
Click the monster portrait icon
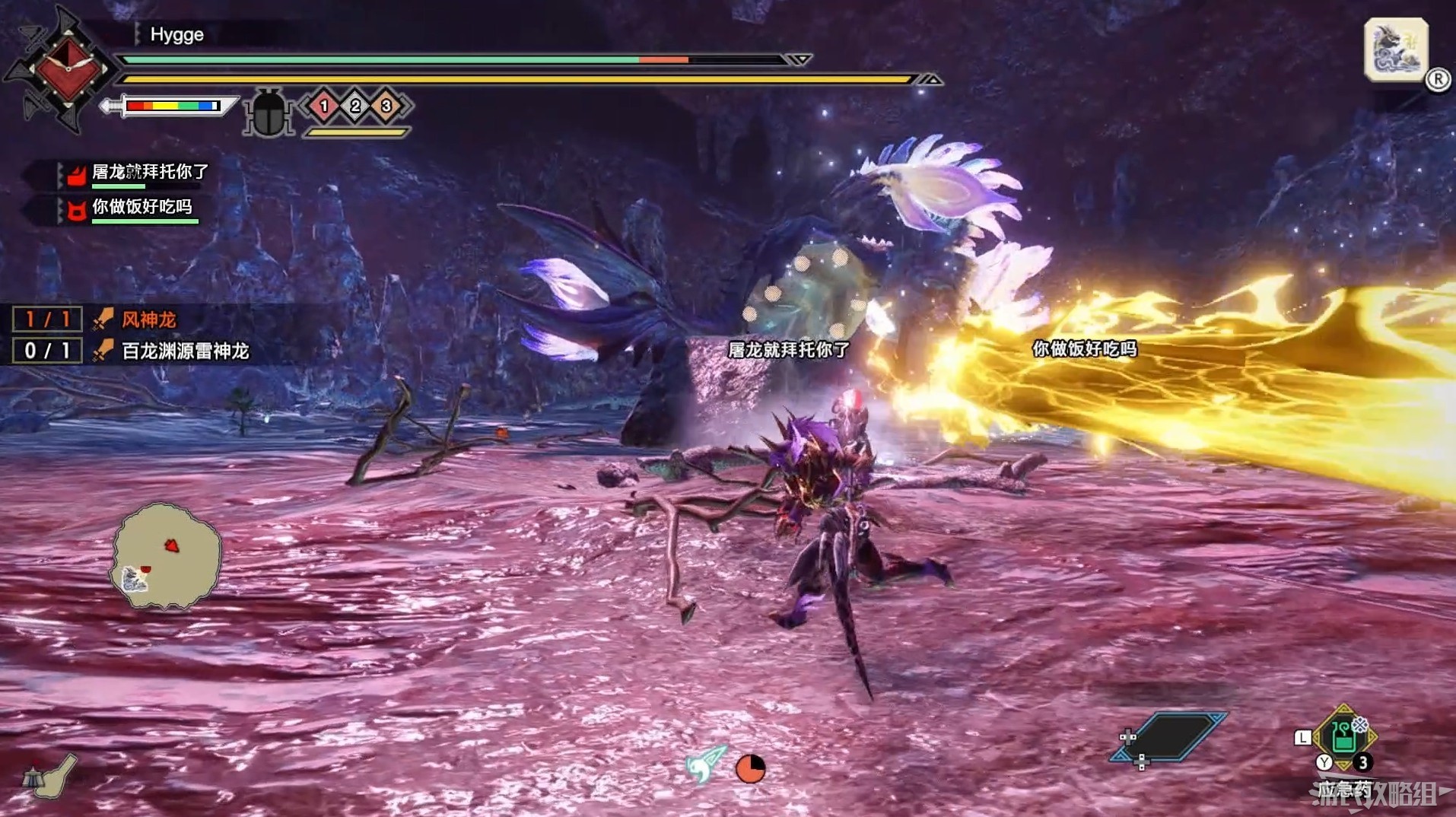1395,49
